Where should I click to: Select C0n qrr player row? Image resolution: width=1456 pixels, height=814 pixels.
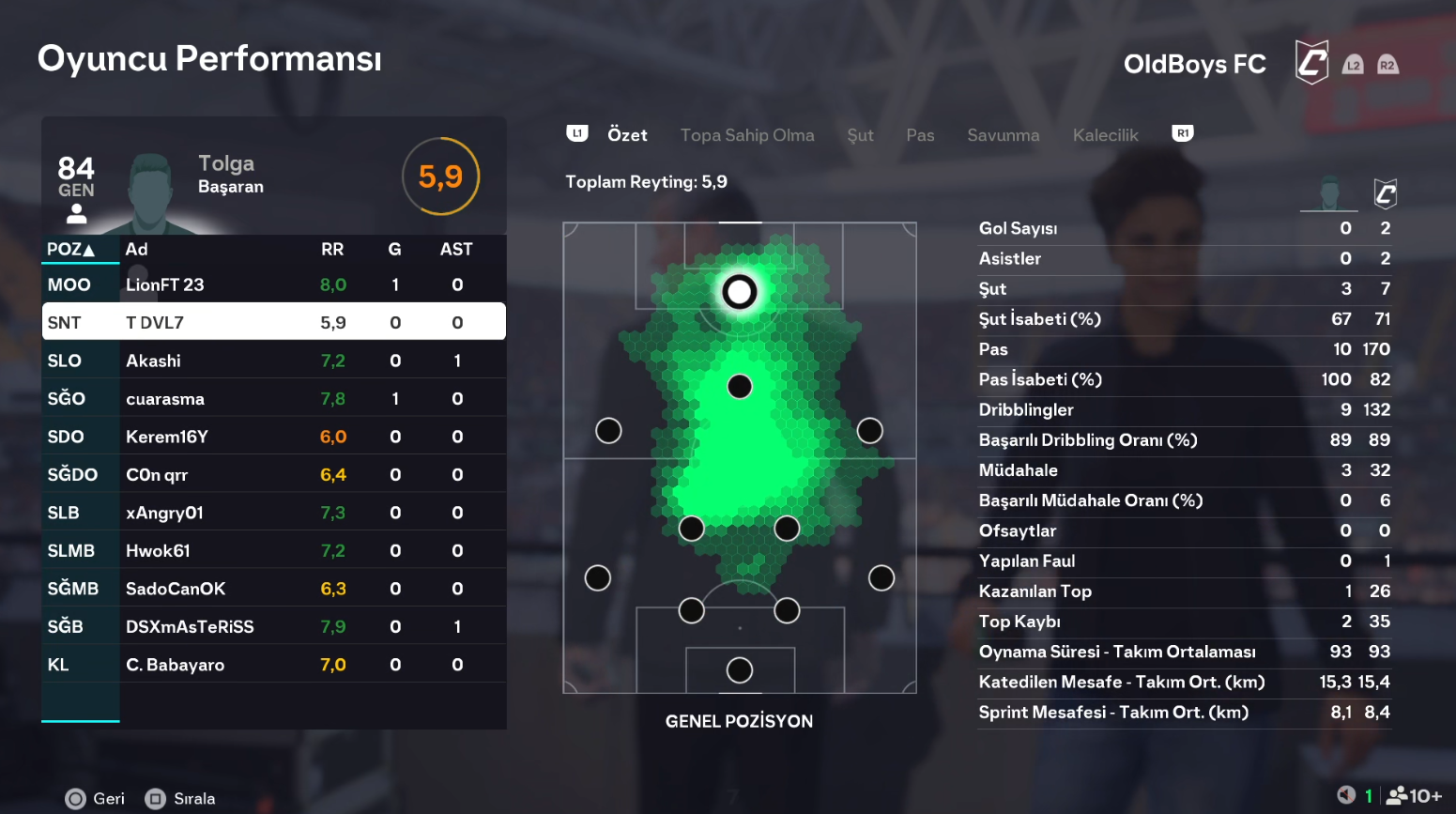point(273,474)
